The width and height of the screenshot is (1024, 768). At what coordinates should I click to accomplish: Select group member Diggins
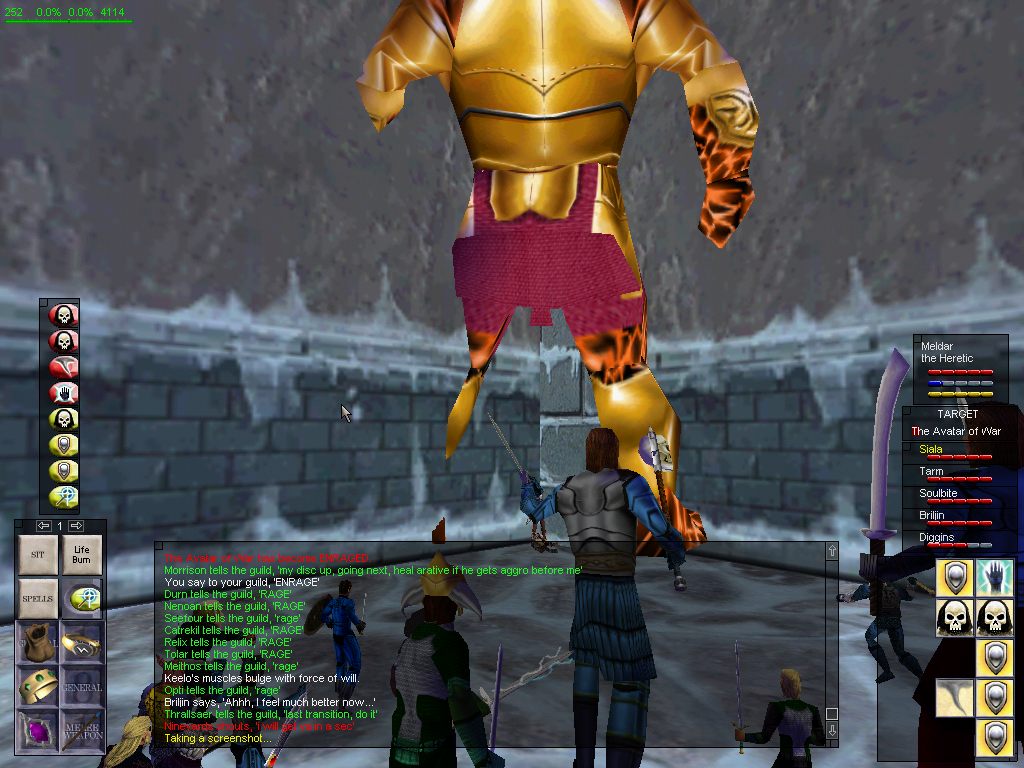tap(955, 539)
